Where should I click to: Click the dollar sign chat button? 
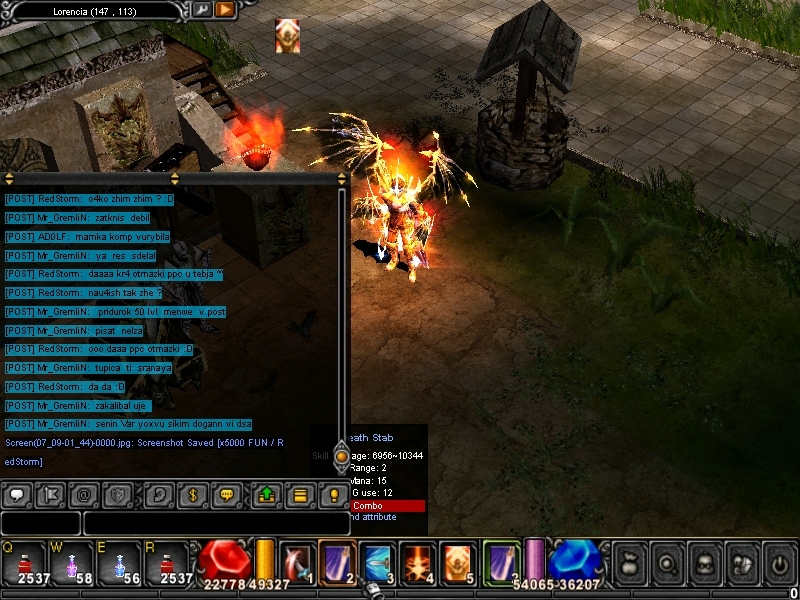point(194,494)
